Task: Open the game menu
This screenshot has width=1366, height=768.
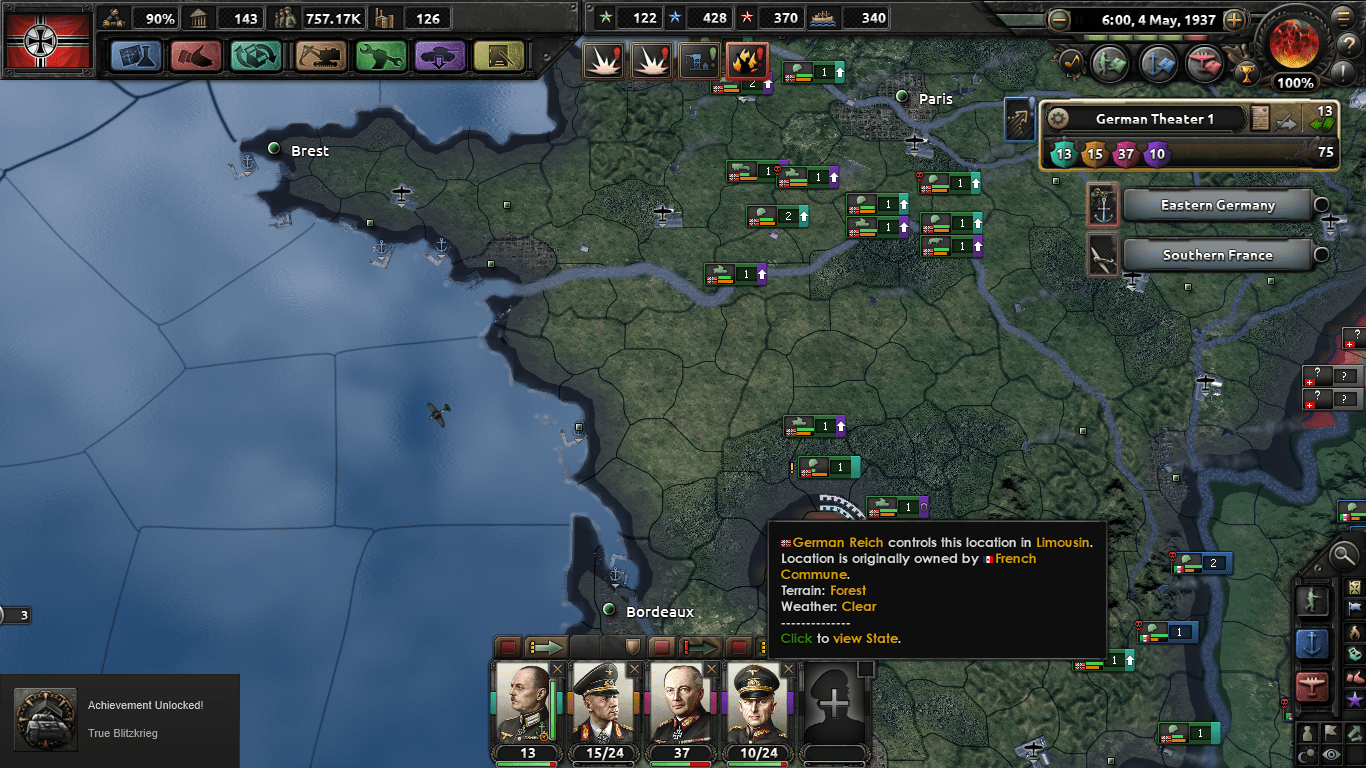Action: coord(1343,17)
